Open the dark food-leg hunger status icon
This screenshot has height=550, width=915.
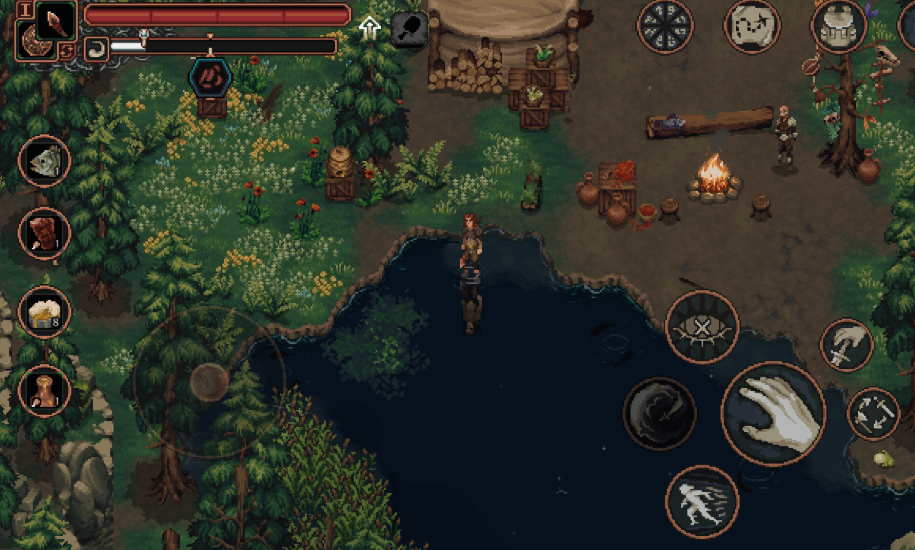pyautogui.click(x=408, y=27)
